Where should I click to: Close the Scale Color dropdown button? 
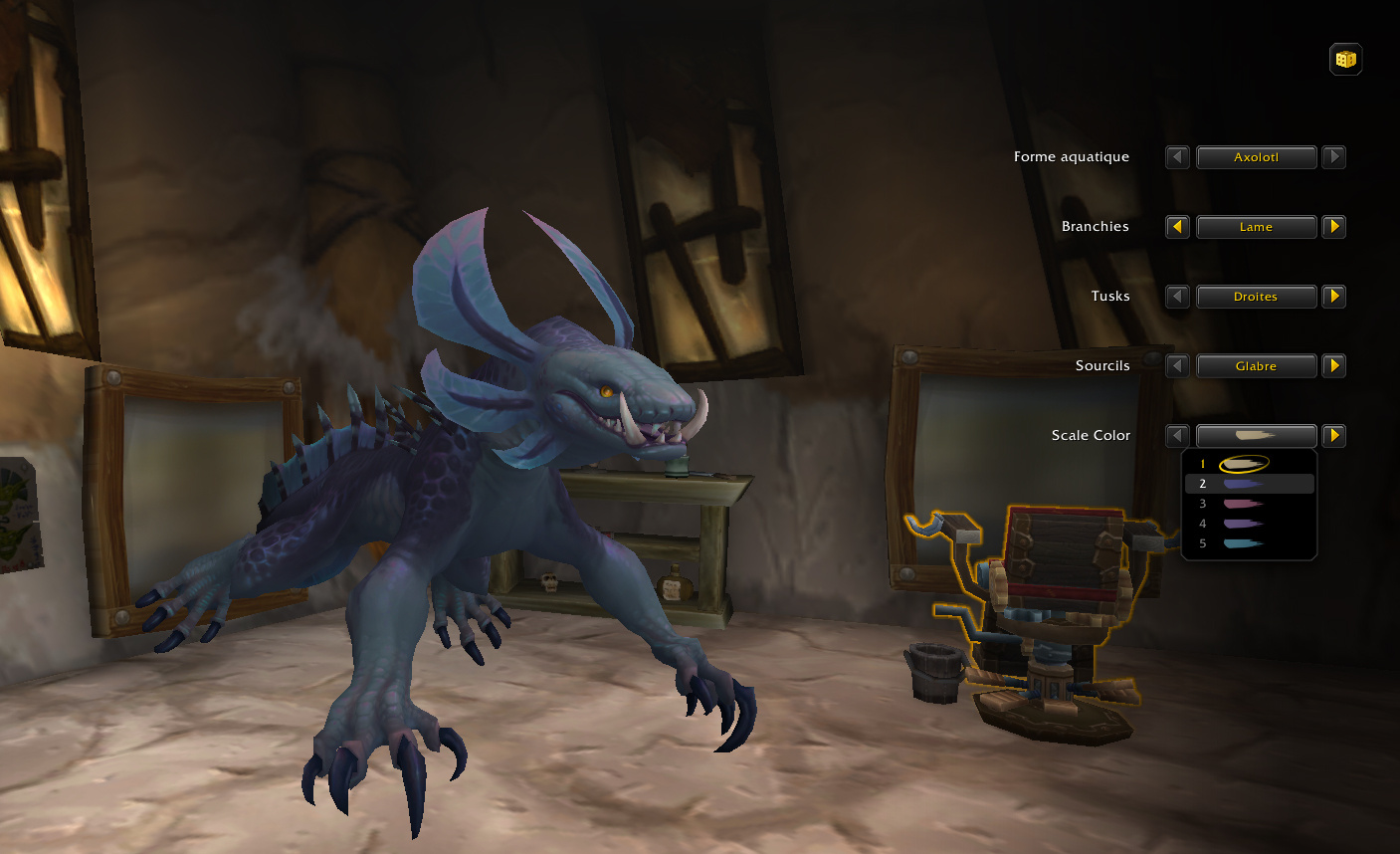click(1256, 436)
